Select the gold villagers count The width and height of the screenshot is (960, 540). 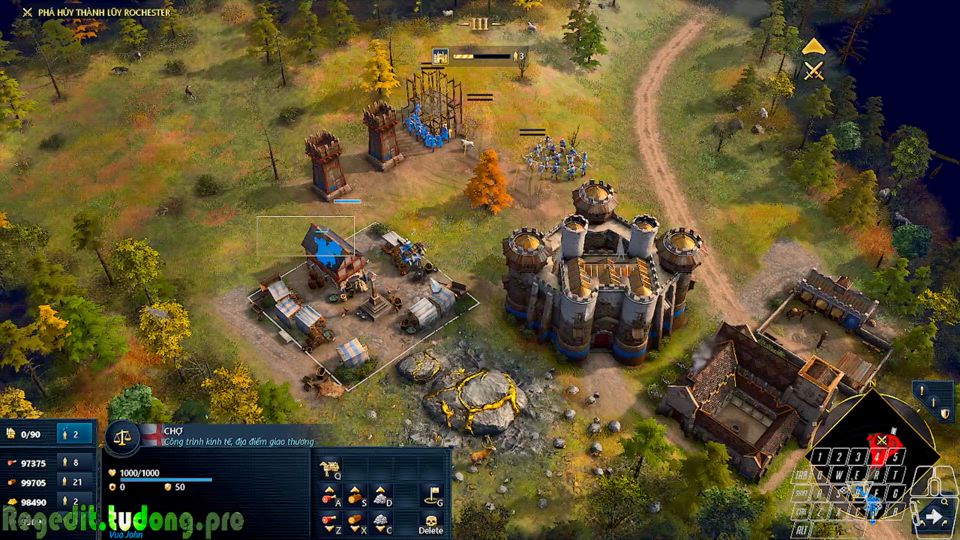coord(72,501)
